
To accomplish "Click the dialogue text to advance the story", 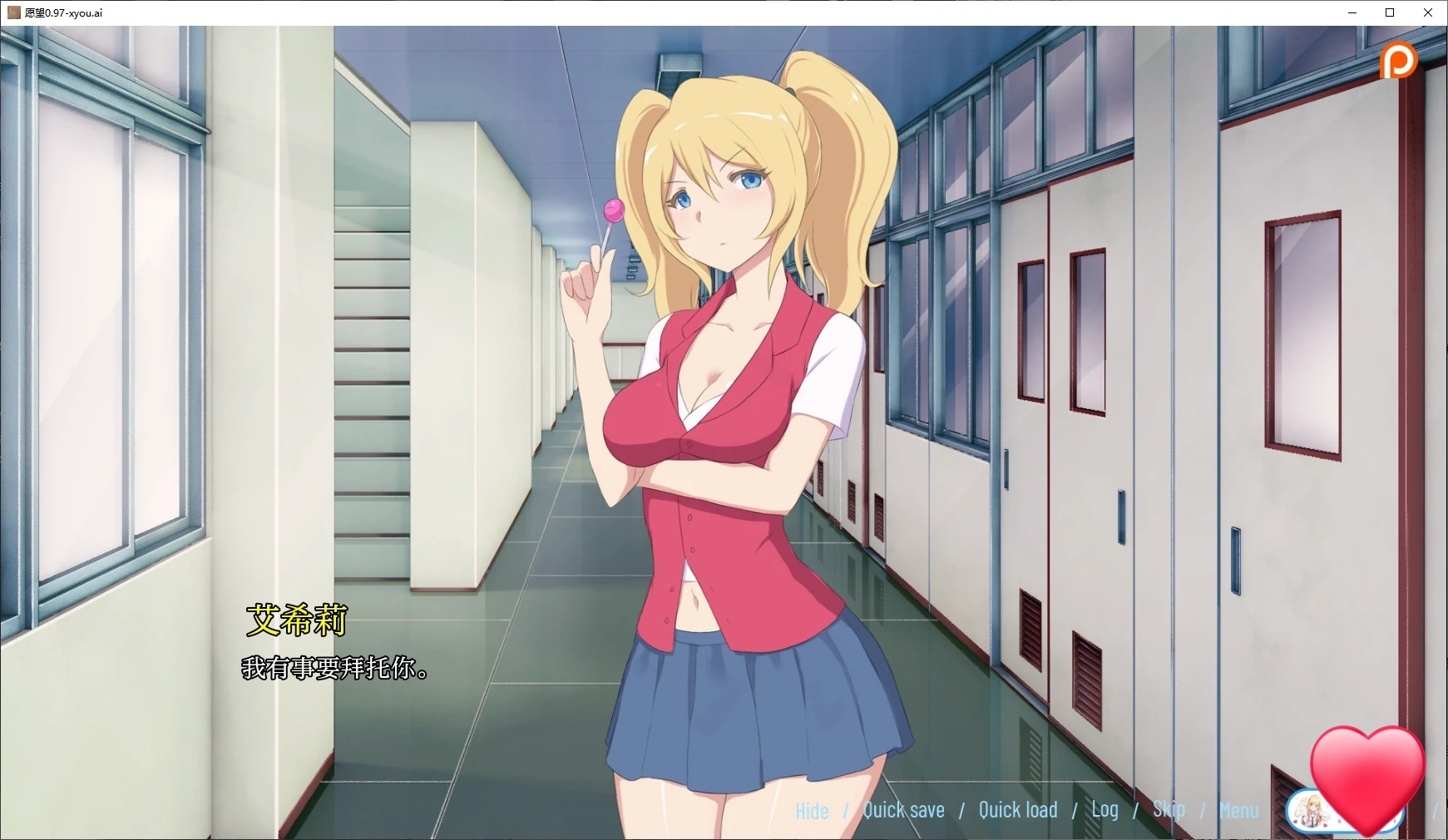I will (333, 670).
